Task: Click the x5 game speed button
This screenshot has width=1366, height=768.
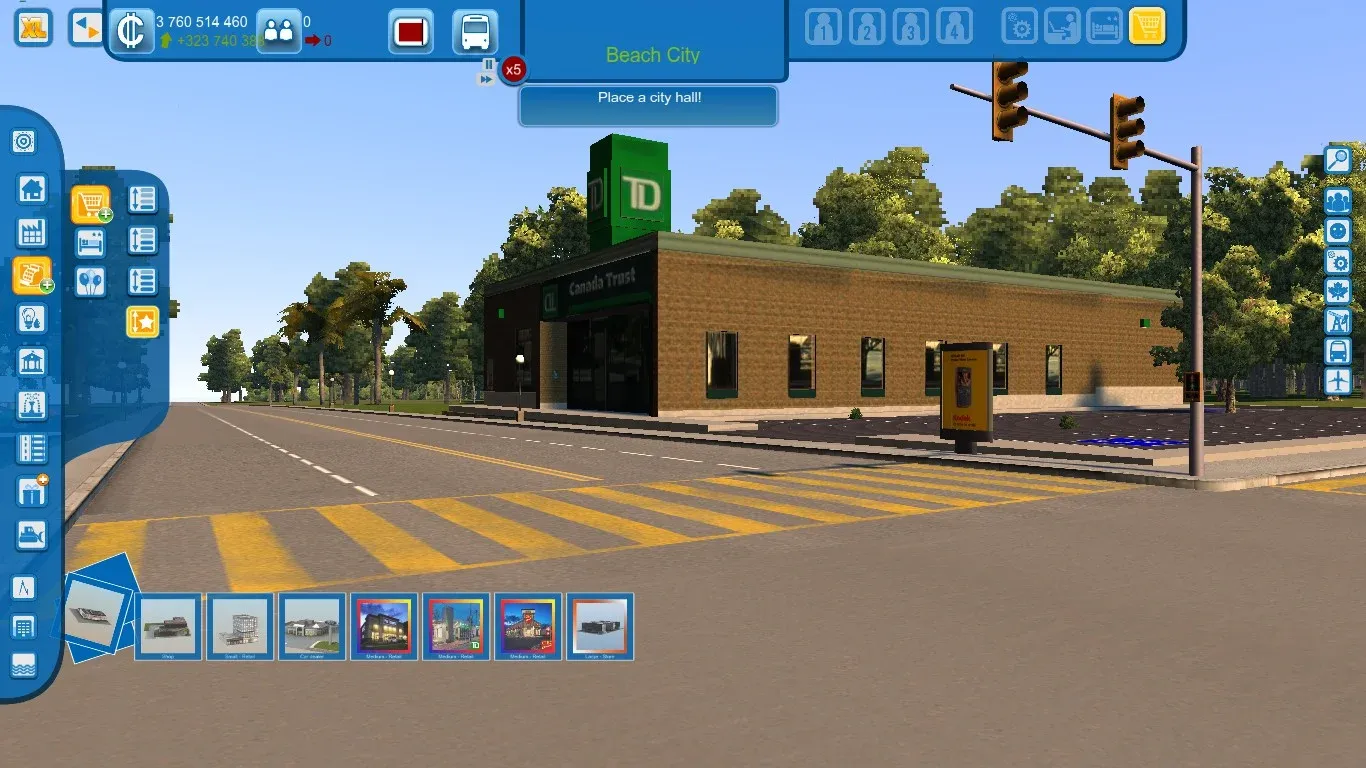Action: [513, 70]
